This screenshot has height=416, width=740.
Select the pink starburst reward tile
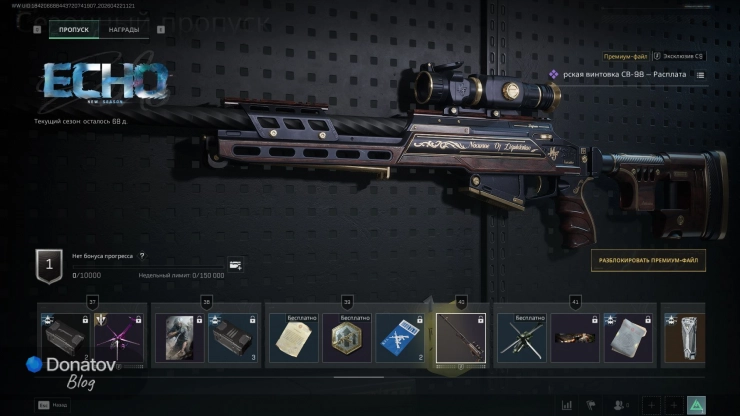point(119,337)
